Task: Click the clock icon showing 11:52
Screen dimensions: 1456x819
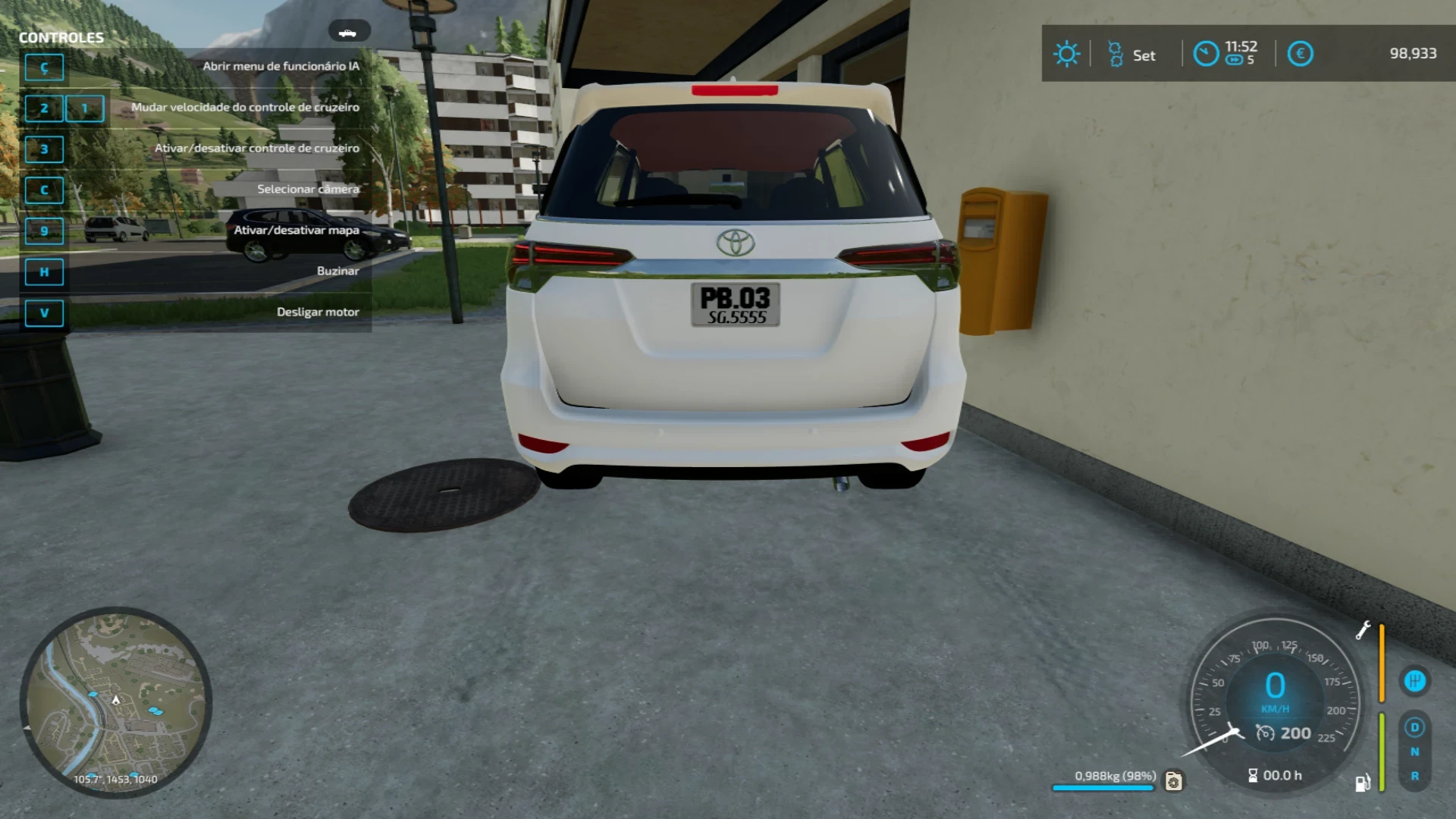Action: [1206, 54]
